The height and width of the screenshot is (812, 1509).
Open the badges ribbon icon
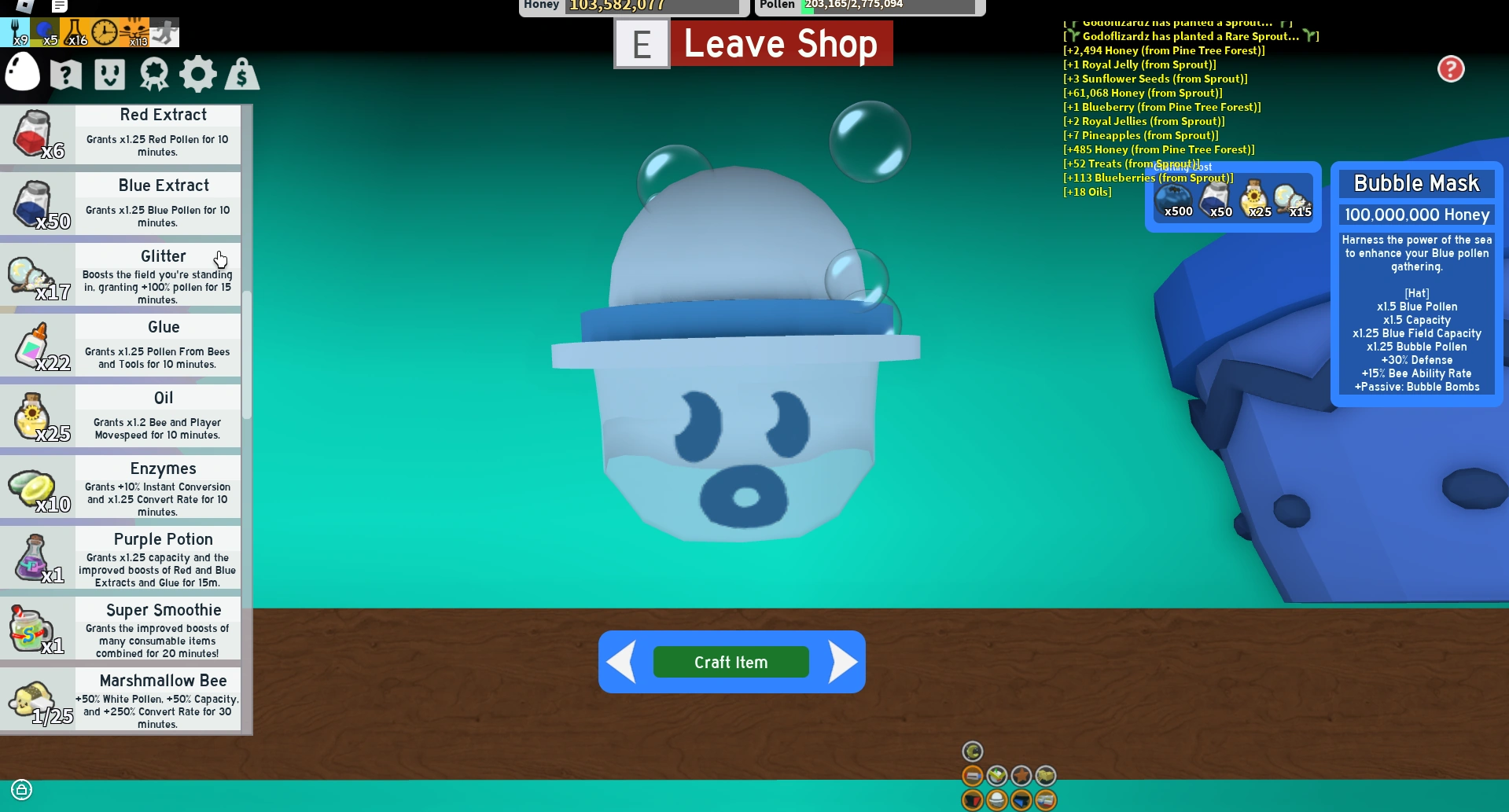pyautogui.click(x=154, y=73)
